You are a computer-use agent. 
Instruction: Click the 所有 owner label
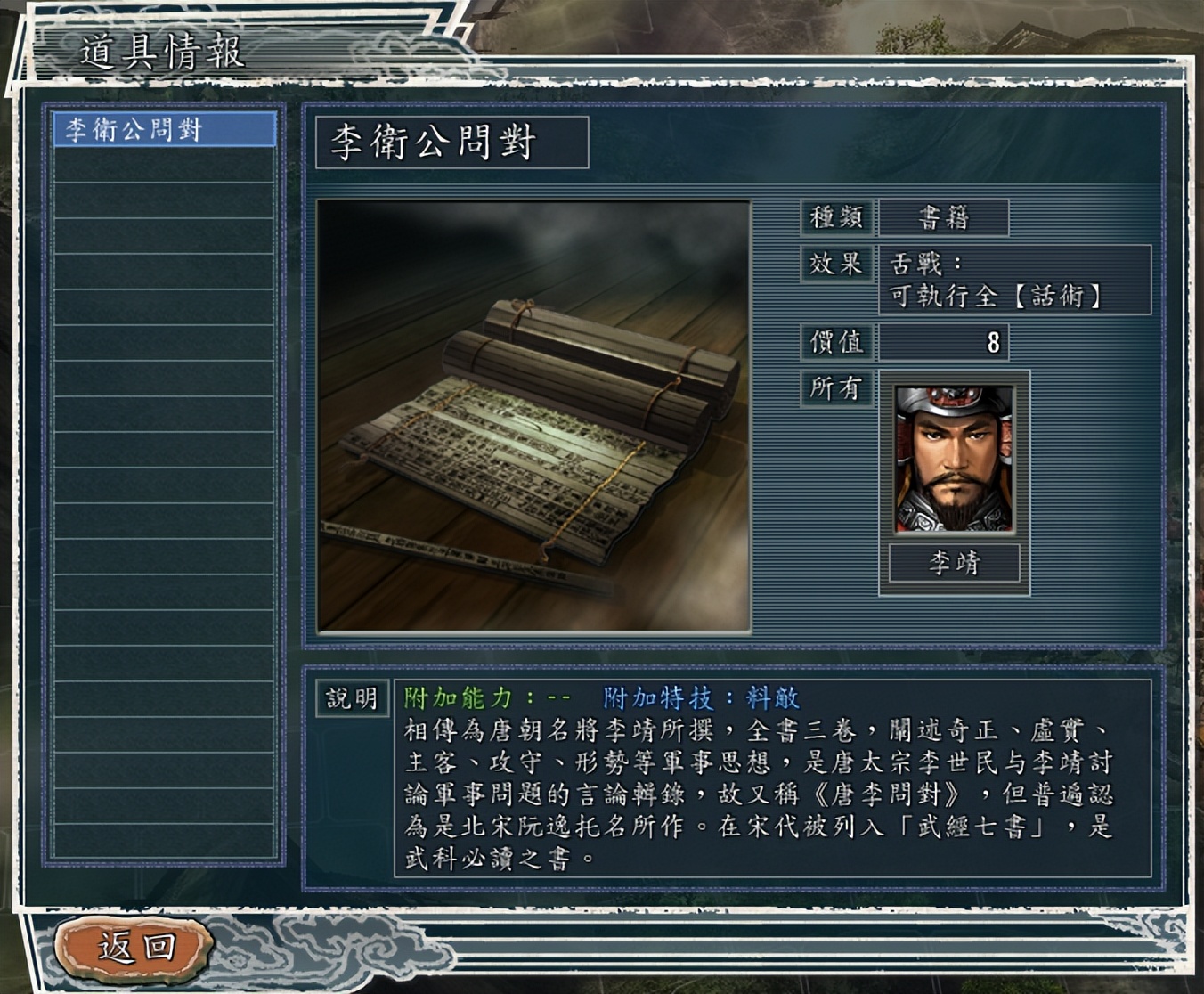pos(835,388)
